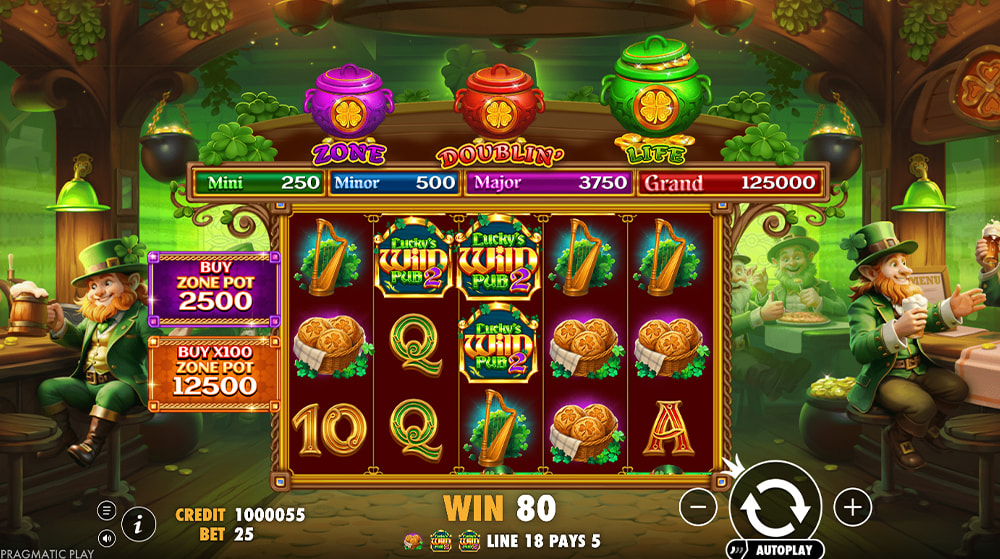The height and width of the screenshot is (559, 1000).
Task: Buy Zone Pot for 2500
Action: [214, 289]
